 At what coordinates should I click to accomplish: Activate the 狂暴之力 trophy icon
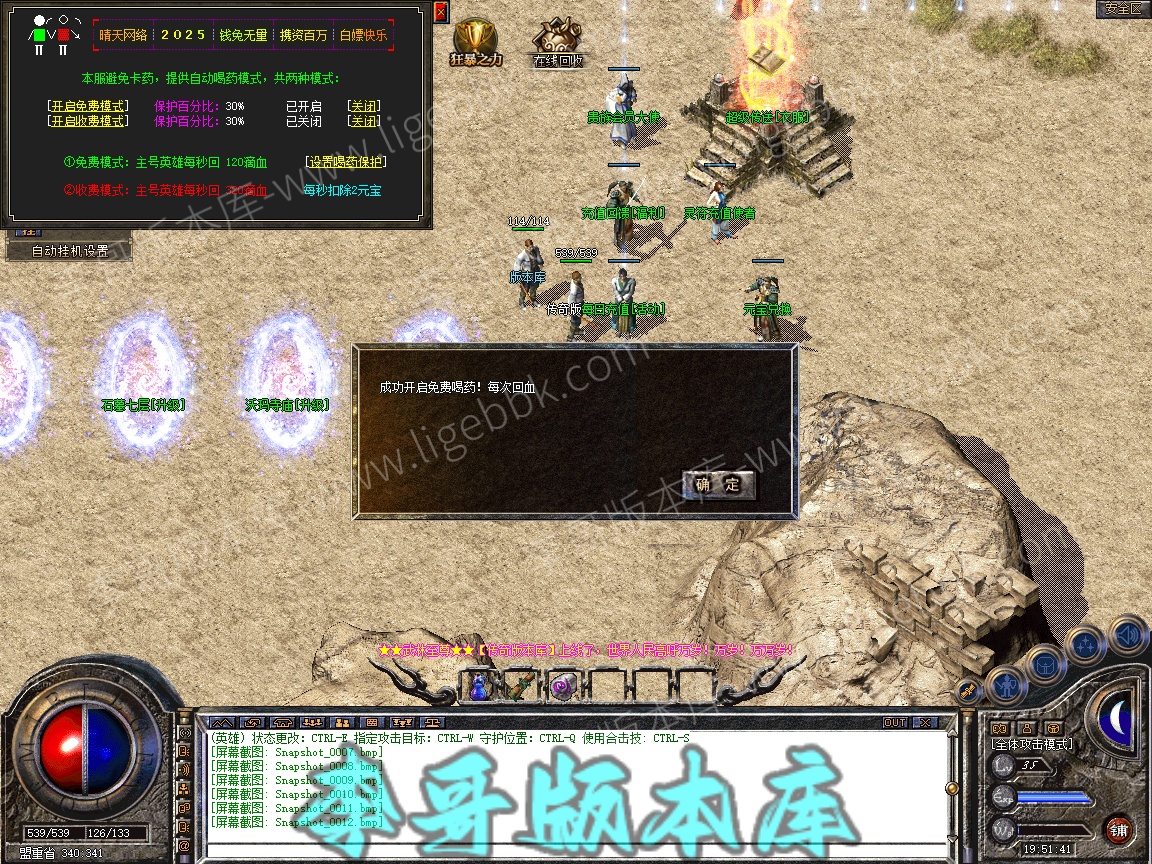click(x=476, y=41)
